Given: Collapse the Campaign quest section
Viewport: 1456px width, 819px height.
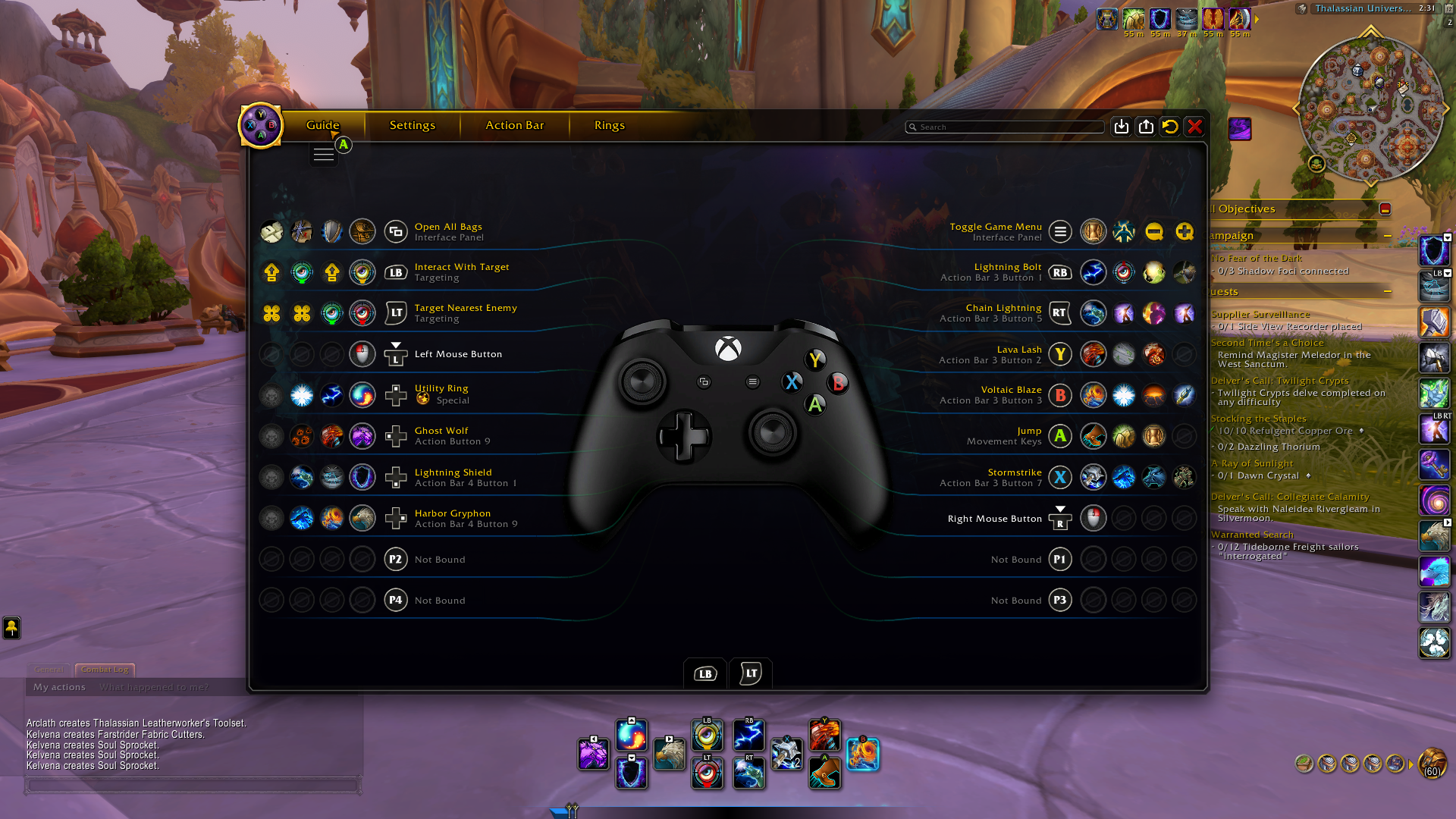Looking at the screenshot, I should pos(1389,235).
